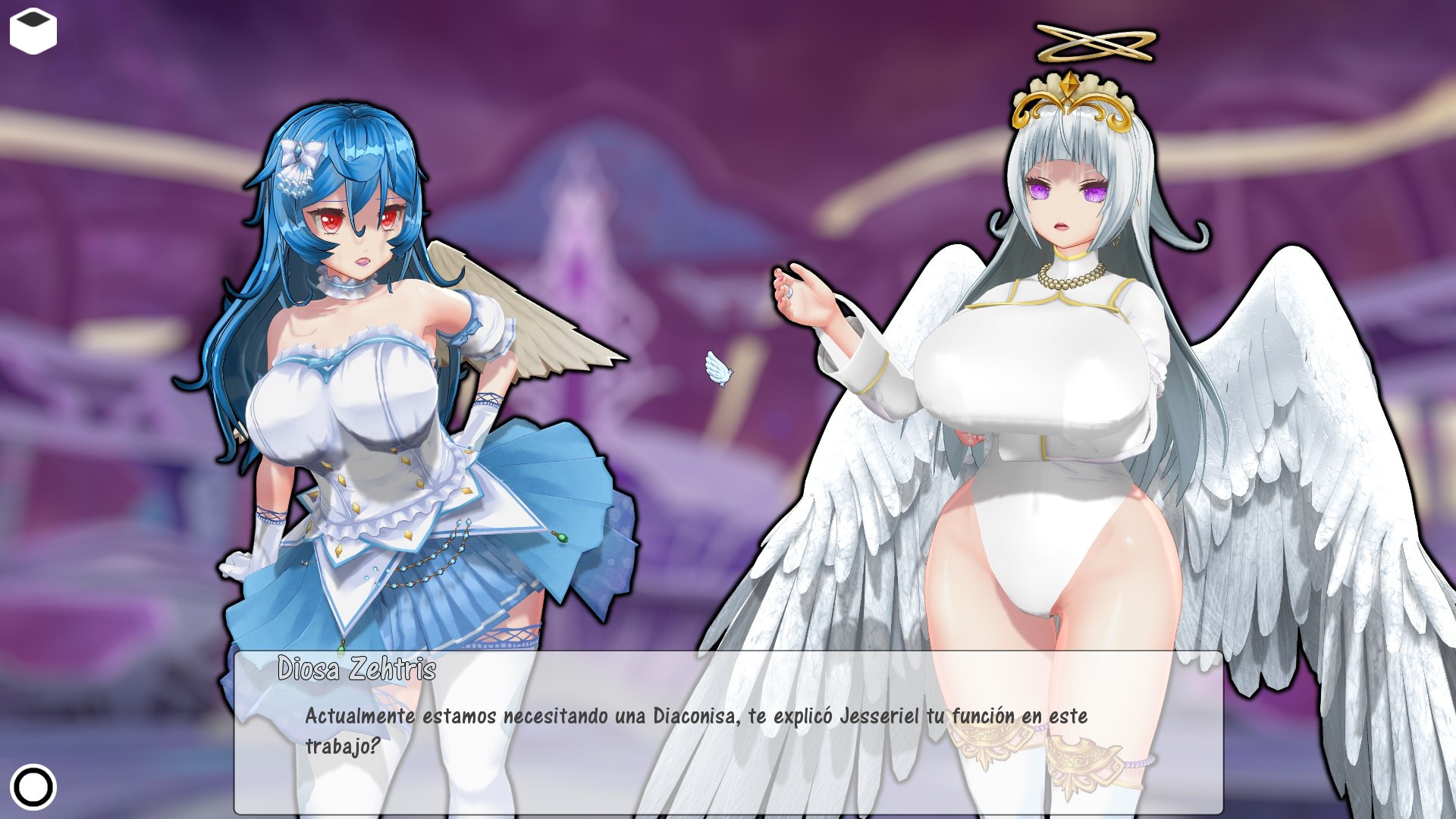Toggle the quick menu using the cube control
The width and height of the screenshot is (1456, 819).
(32, 30)
